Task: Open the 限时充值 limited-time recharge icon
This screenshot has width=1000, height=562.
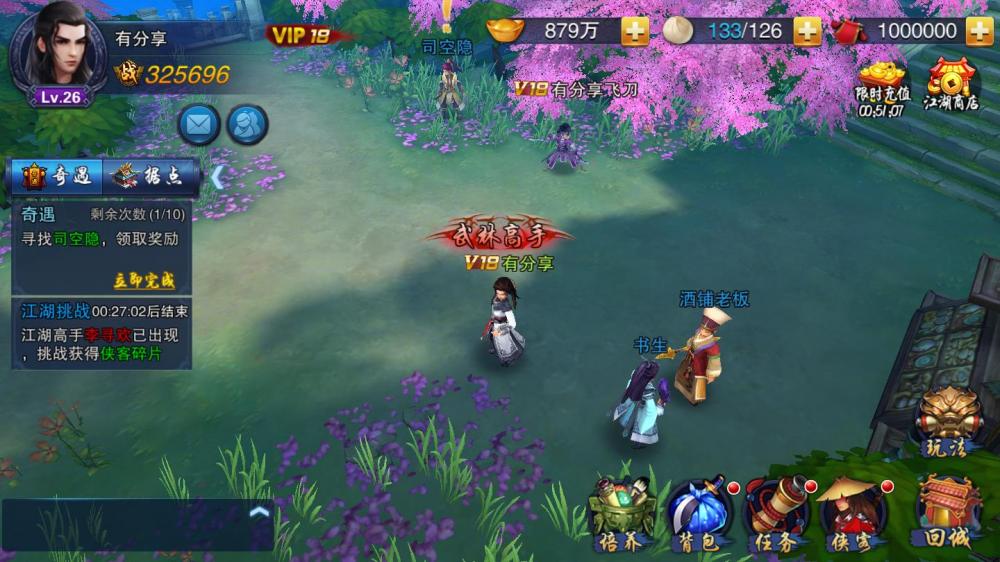Action: pyautogui.click(x=882, y=85)
